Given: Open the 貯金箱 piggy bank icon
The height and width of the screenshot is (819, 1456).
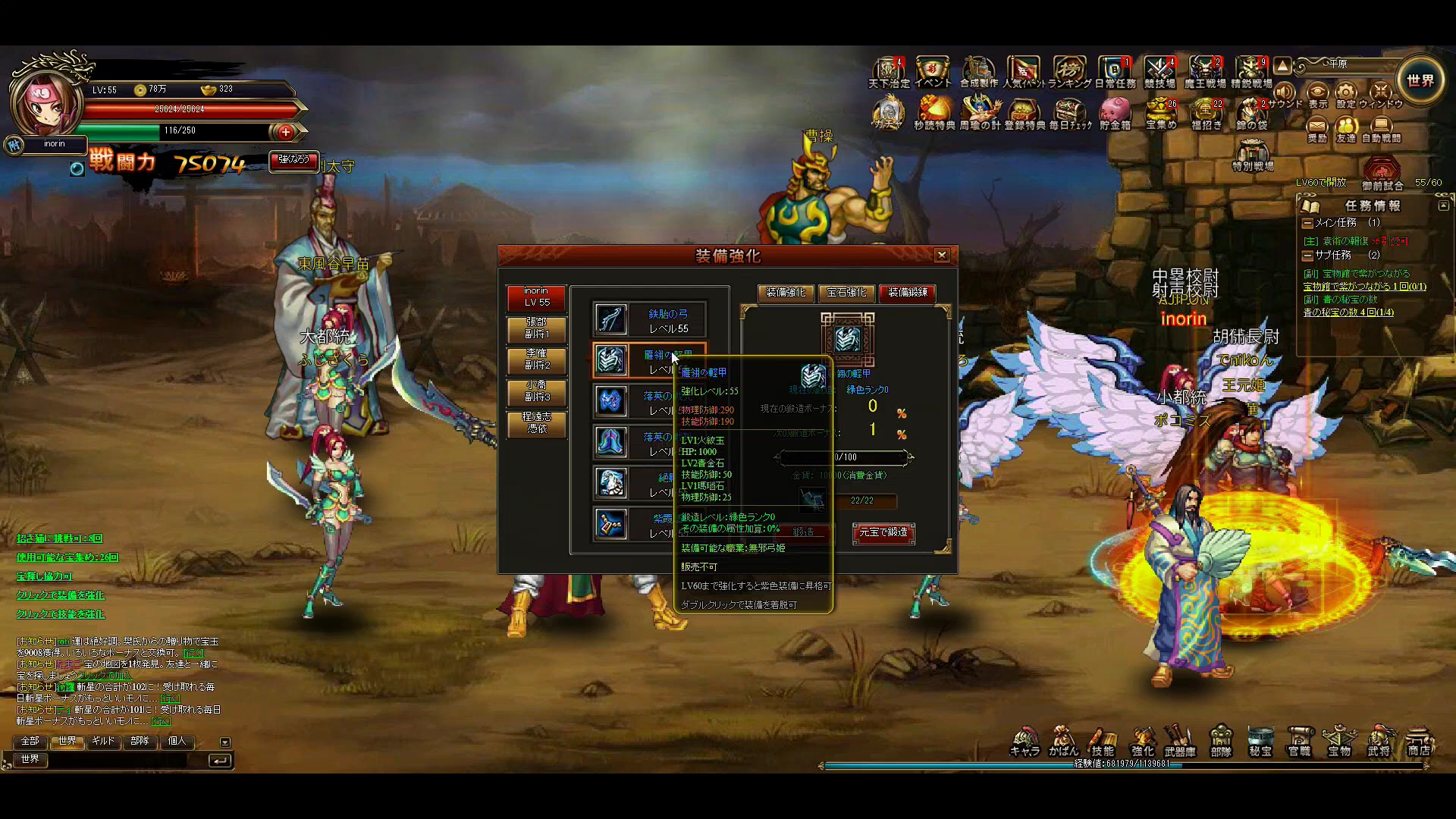Looking at the screenshot, I should [1115, 114].
